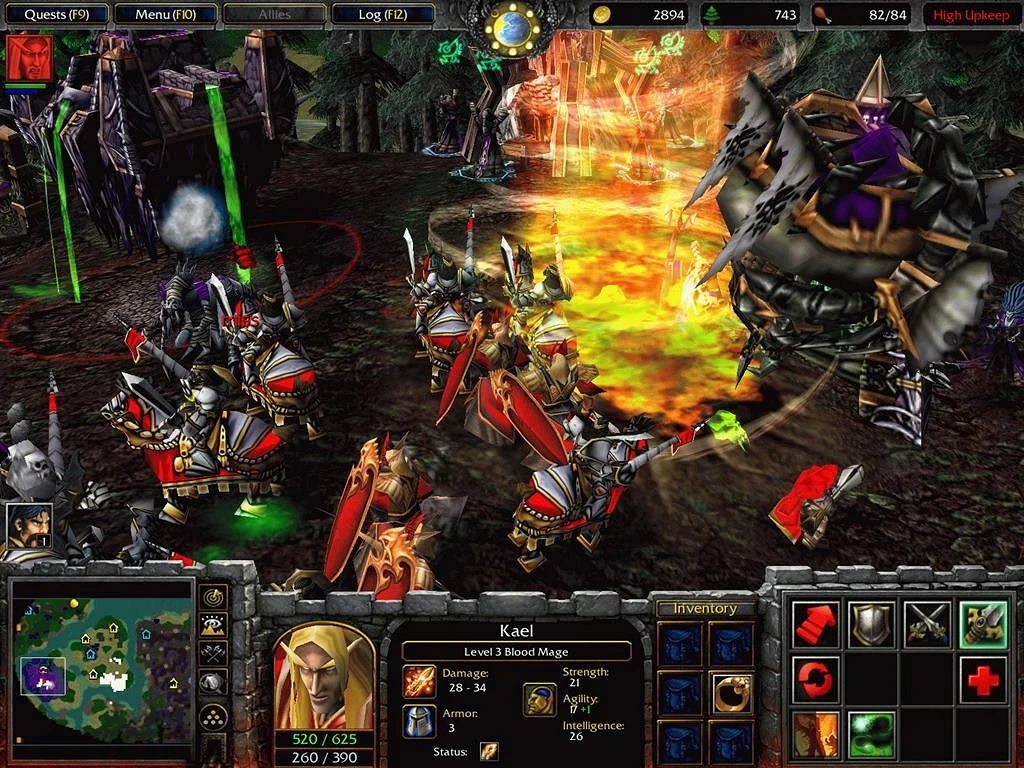Screen dimensions: 1024x768
Task: Click the crossed swords command icon
Action: point(927,624)
